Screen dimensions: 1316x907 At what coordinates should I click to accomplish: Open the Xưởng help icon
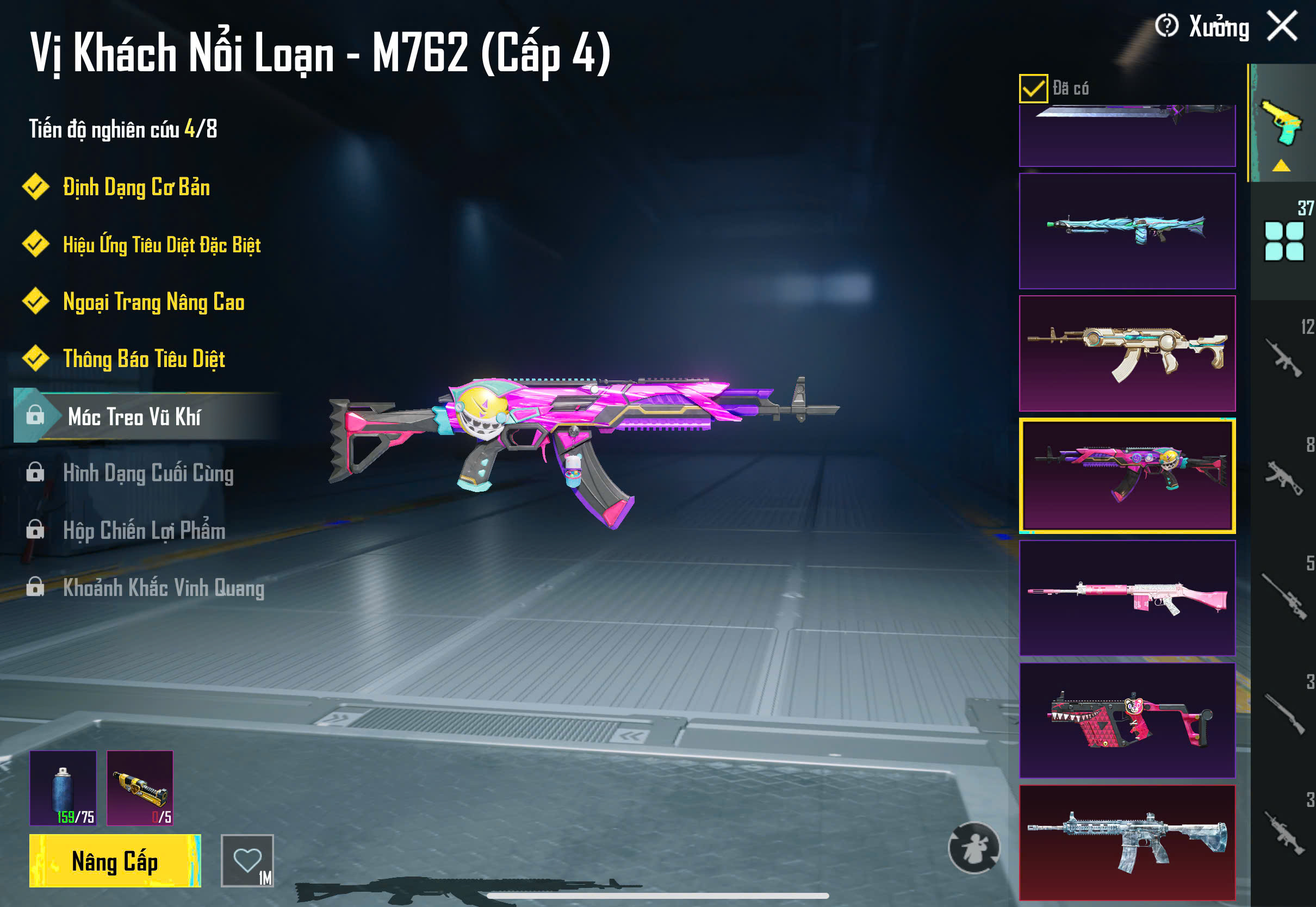1166,26
